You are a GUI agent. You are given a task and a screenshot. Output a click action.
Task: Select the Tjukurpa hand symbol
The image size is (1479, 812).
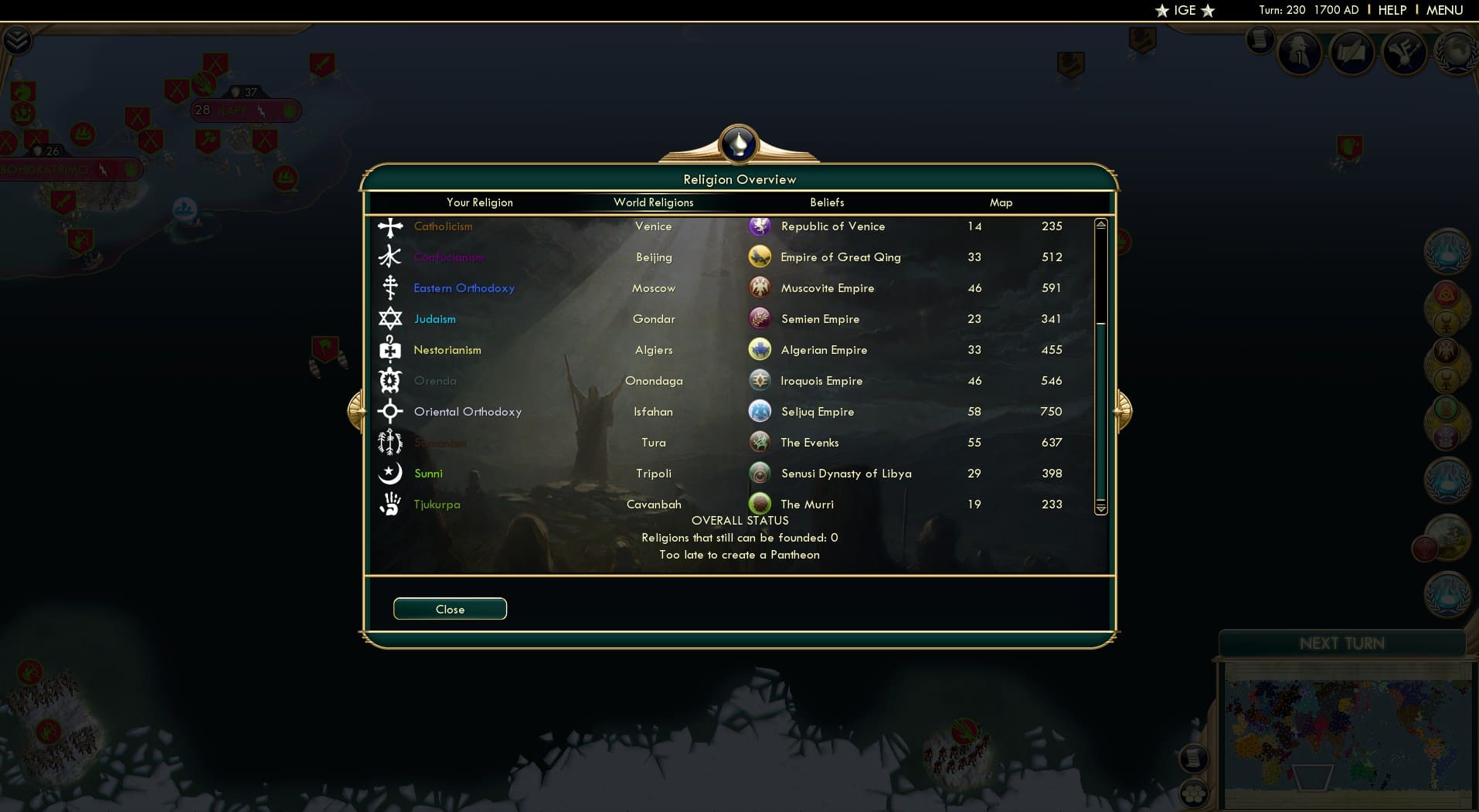(x=391, y=504)
